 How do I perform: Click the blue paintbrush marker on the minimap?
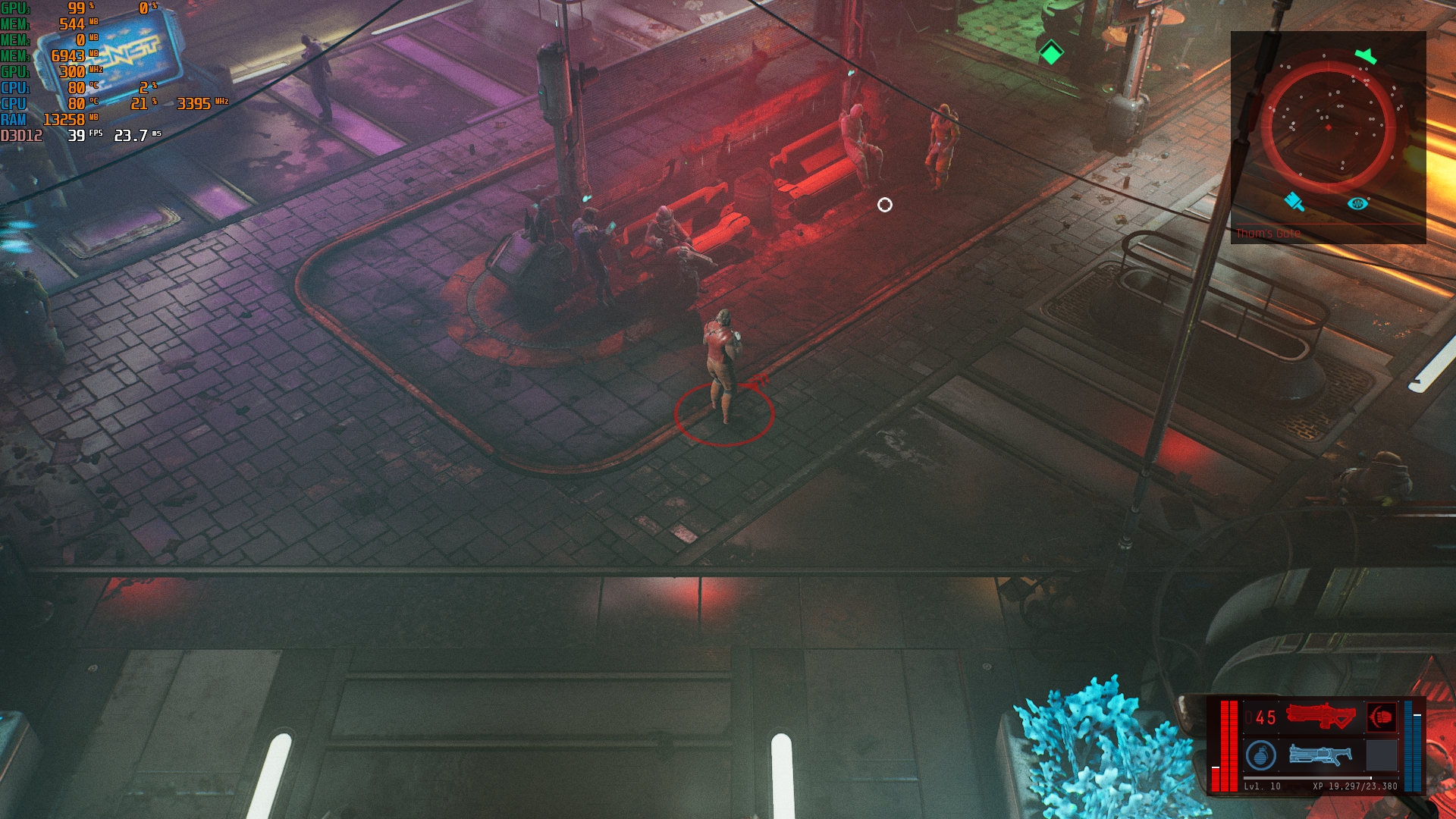click(x=1294, y=201)
